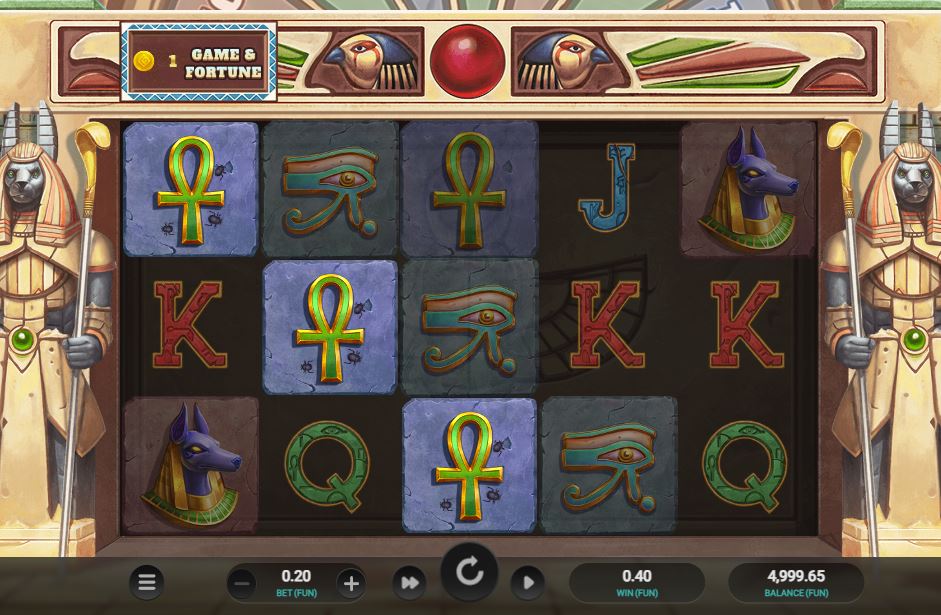Open the hamburger menu
The image size is (941, 615).
click(x=147, y=581)
